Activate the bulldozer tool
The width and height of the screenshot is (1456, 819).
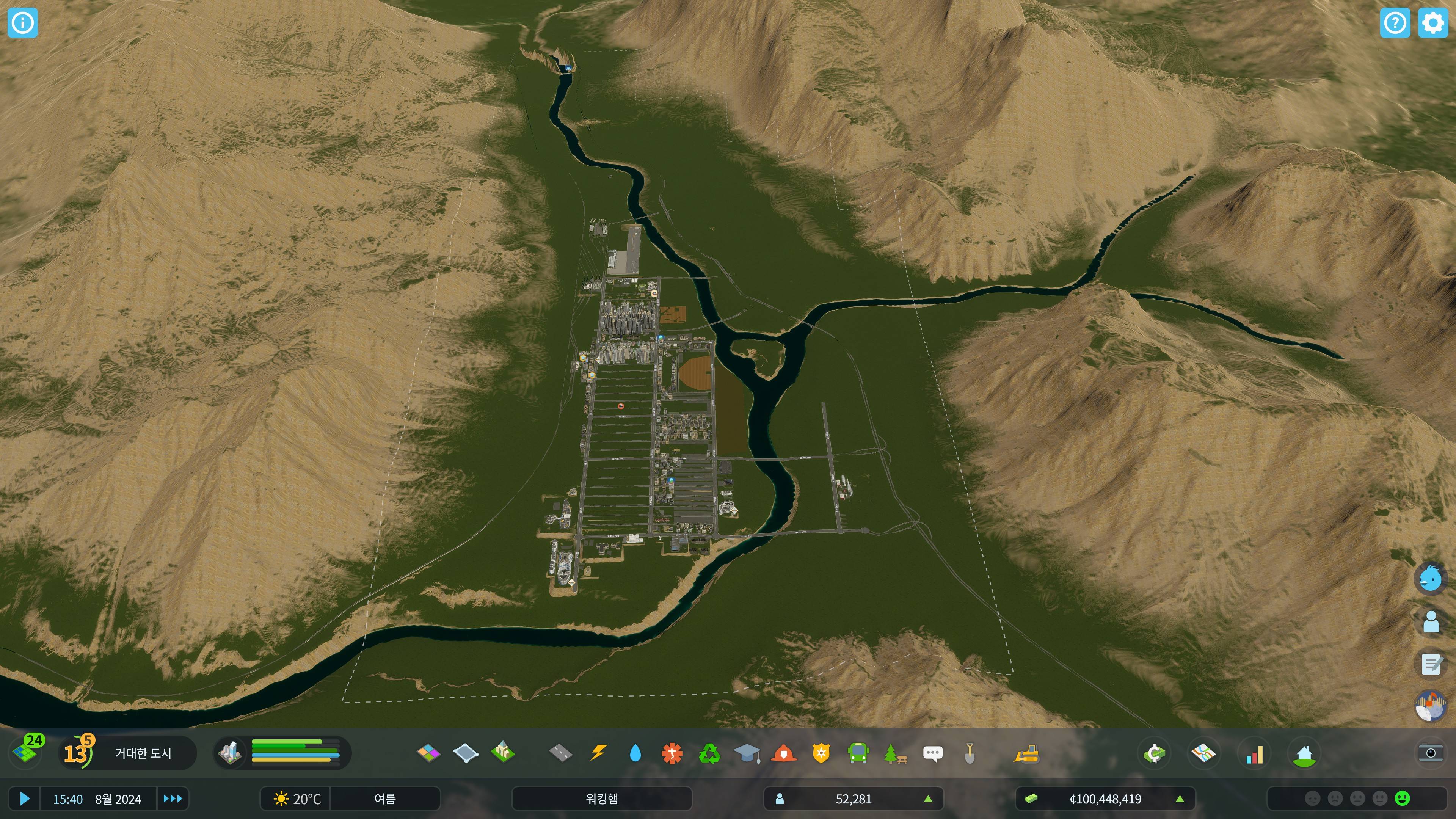point(1026,753)
